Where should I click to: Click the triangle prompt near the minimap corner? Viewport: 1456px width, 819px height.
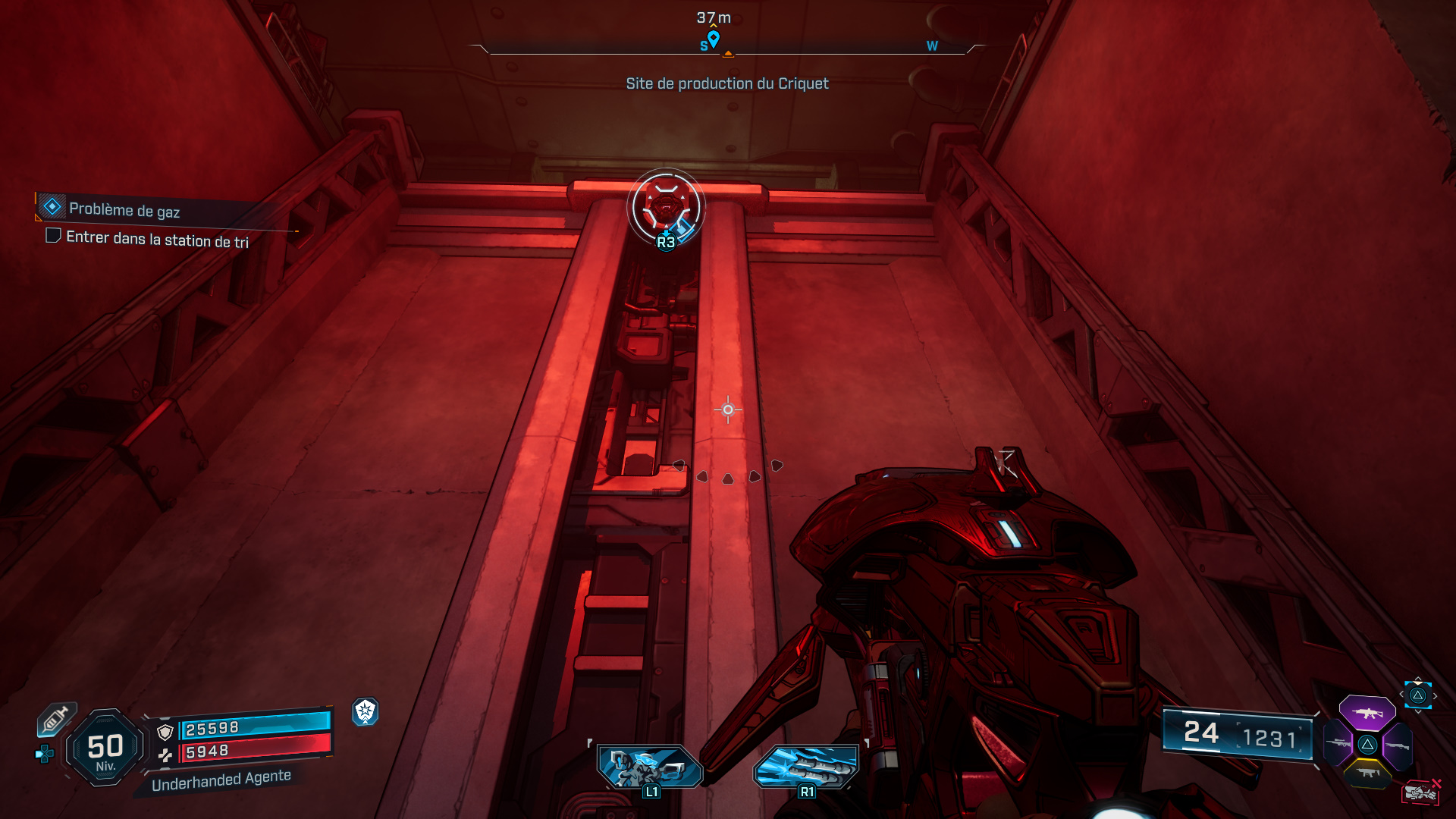[1418, 695]
